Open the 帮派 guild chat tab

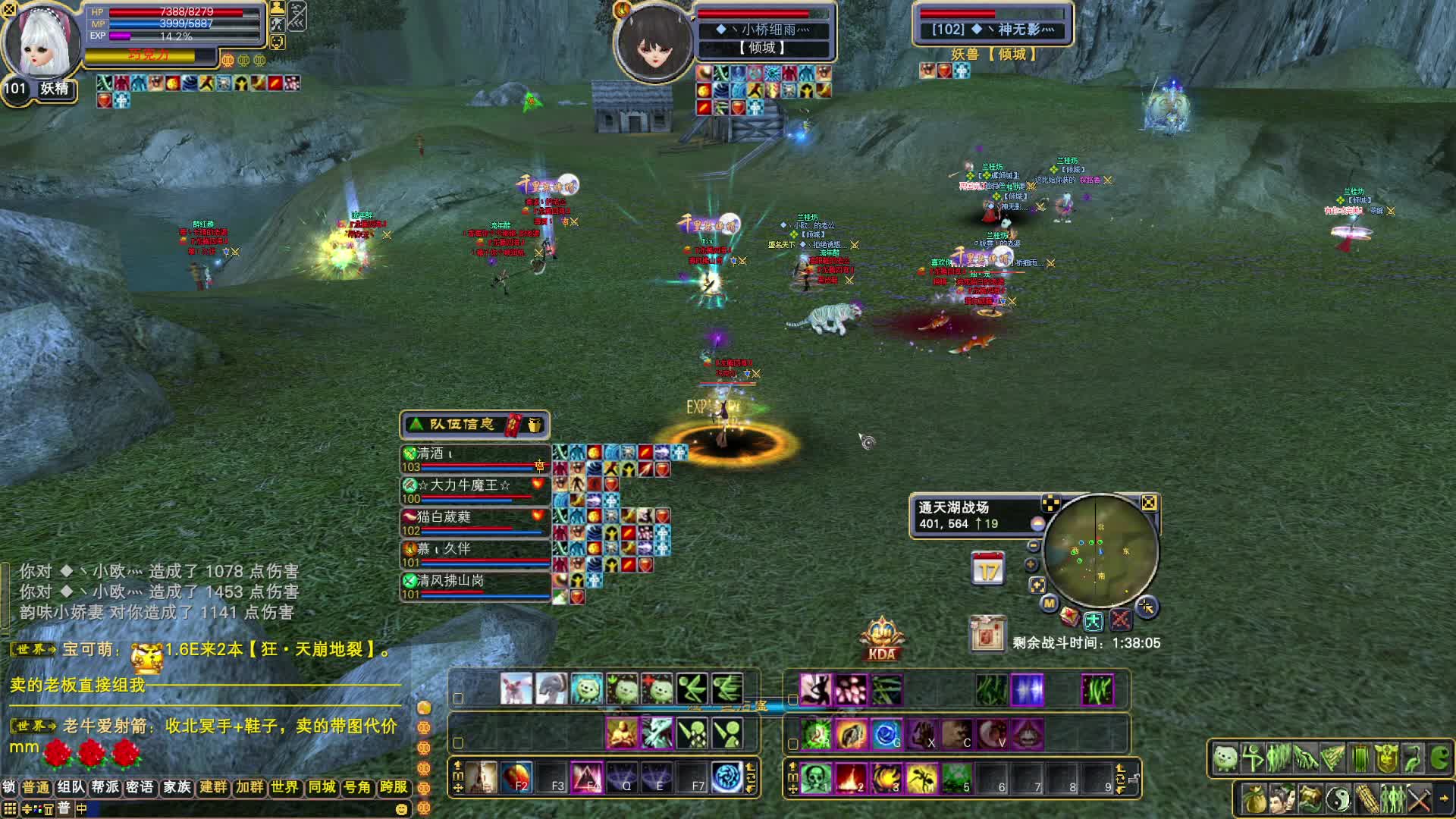pos(105,787)
